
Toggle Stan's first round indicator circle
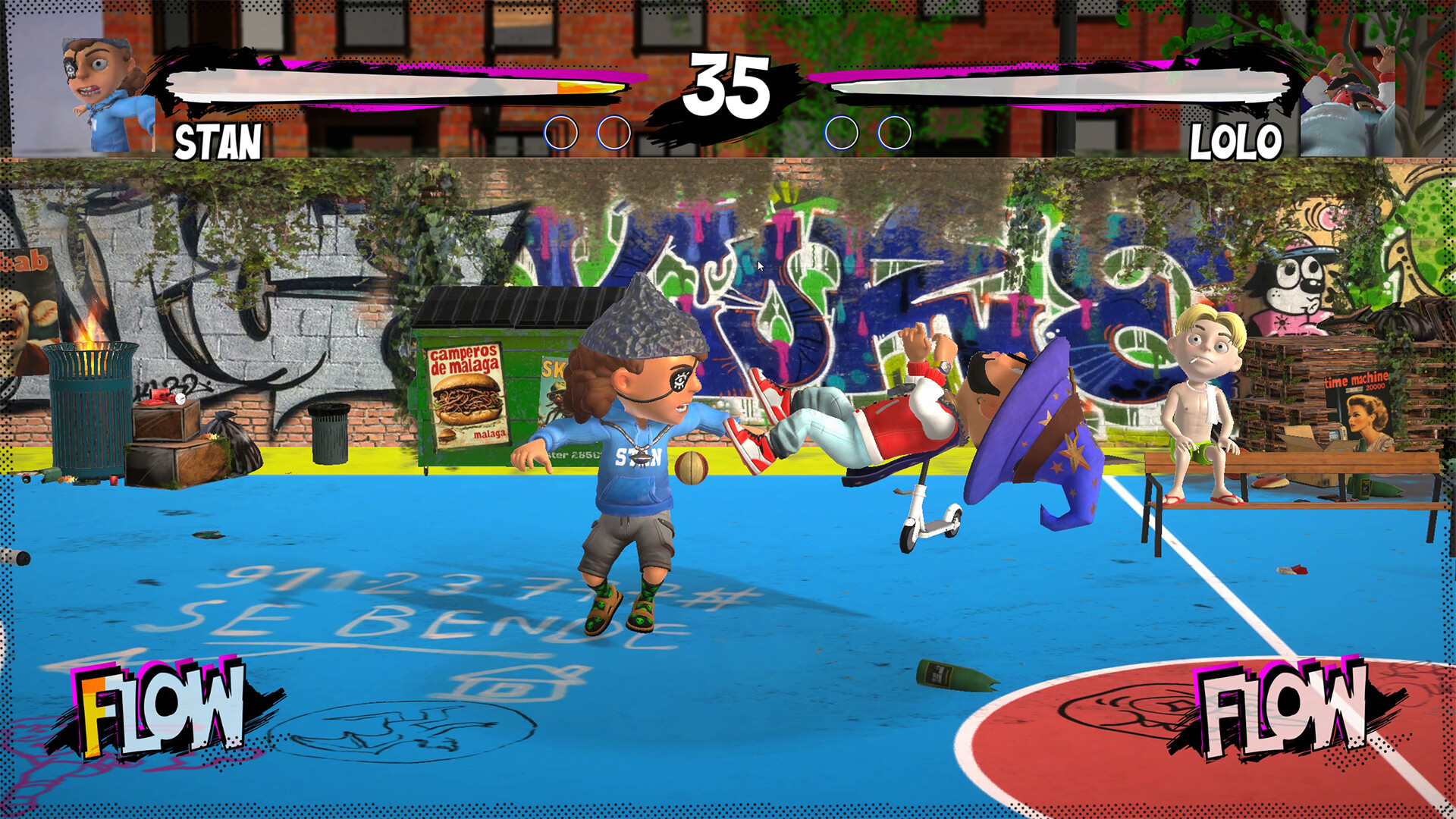(x=561, y=132)
